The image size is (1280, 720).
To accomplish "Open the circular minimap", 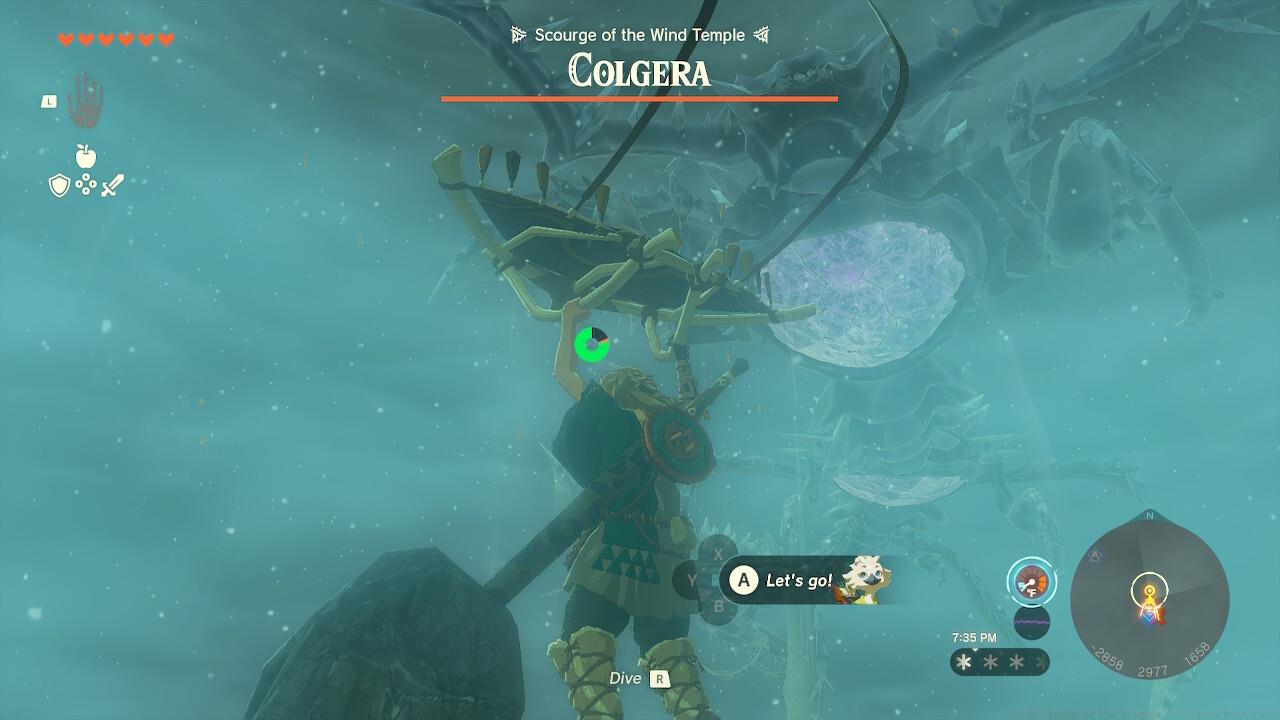I will (x=1149, y=599).
